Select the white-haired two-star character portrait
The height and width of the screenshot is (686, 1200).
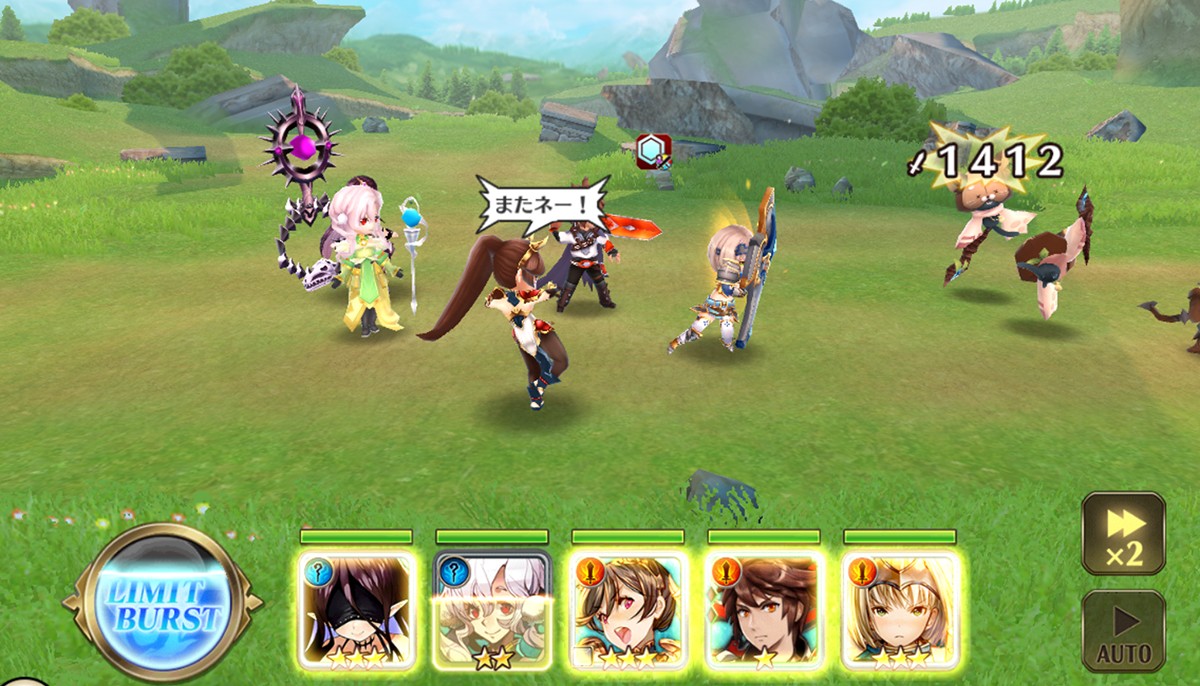click(492, 610)
